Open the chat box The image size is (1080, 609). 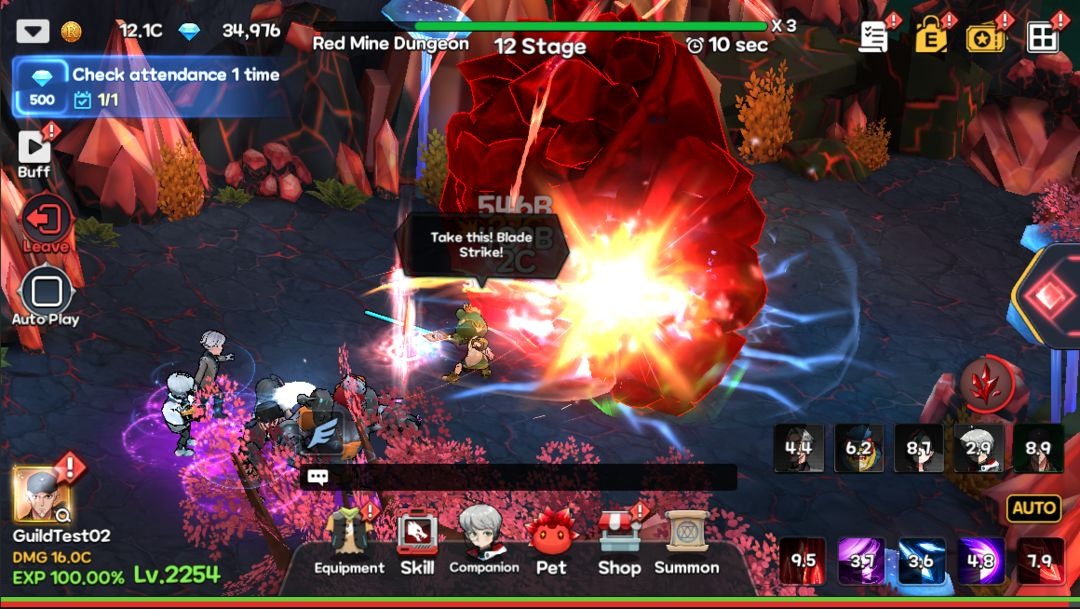(518, 477)
